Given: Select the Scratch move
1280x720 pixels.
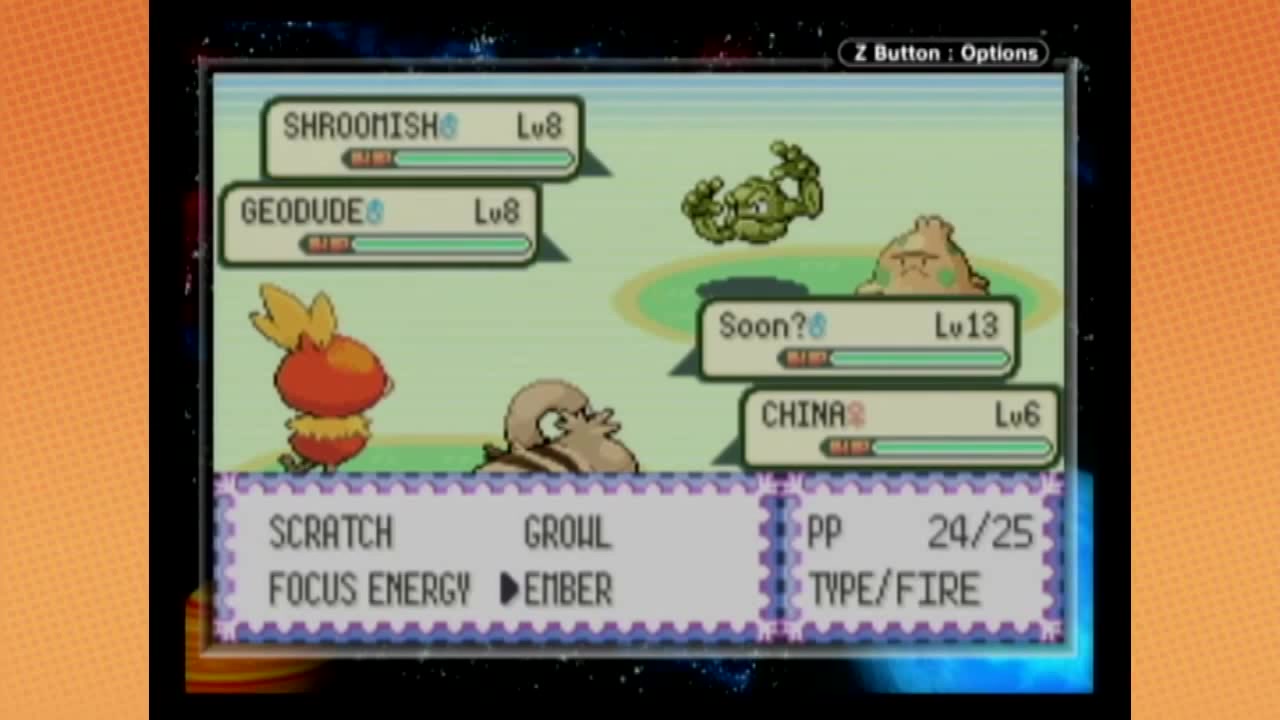Looking at the screenshot, I should point(330,534).
